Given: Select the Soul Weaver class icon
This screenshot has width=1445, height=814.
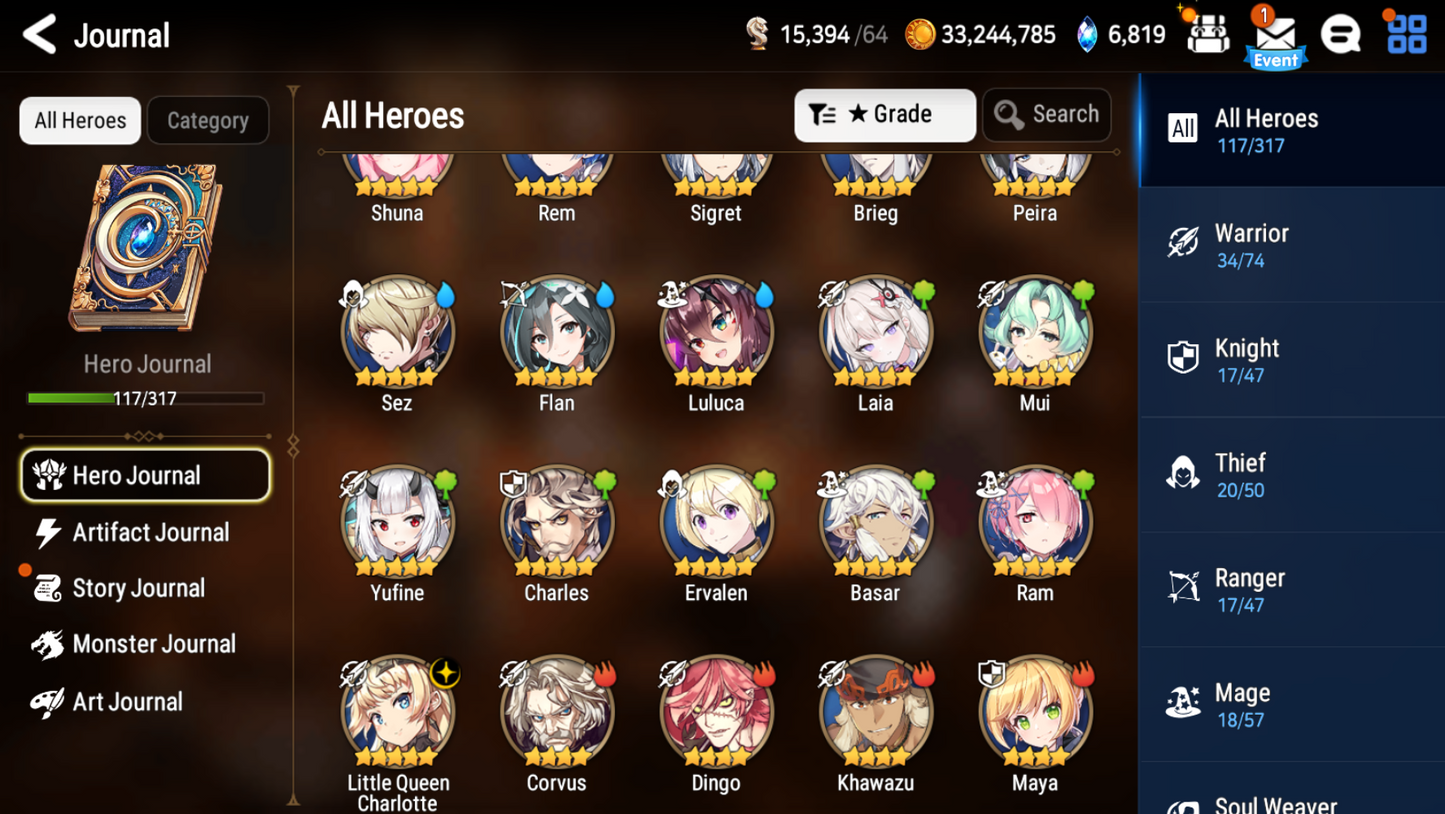Looking at the screenshot, I should pos(1184,805).
